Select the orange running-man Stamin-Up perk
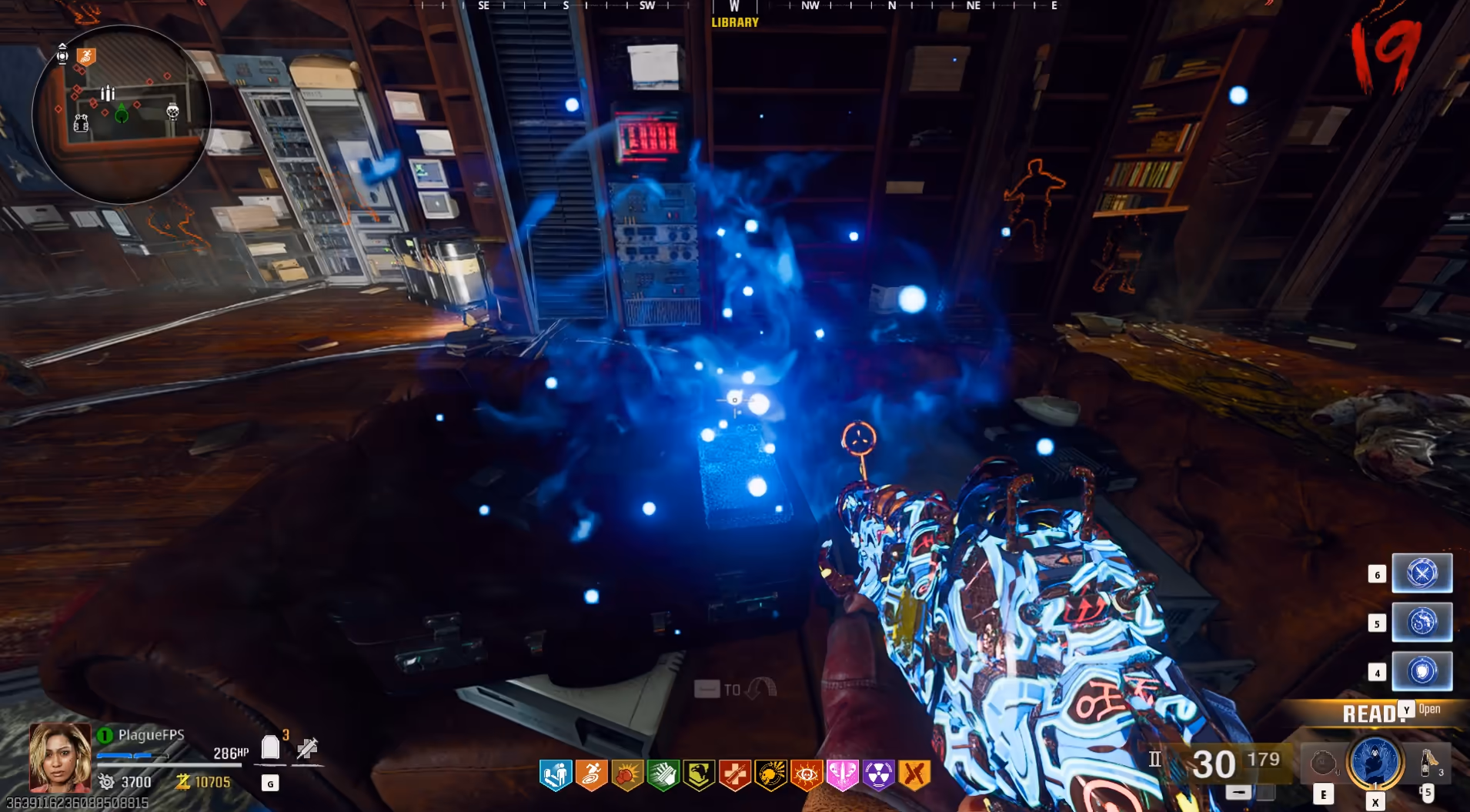The height and width of the screenshot is (812, 1470). 591,775
